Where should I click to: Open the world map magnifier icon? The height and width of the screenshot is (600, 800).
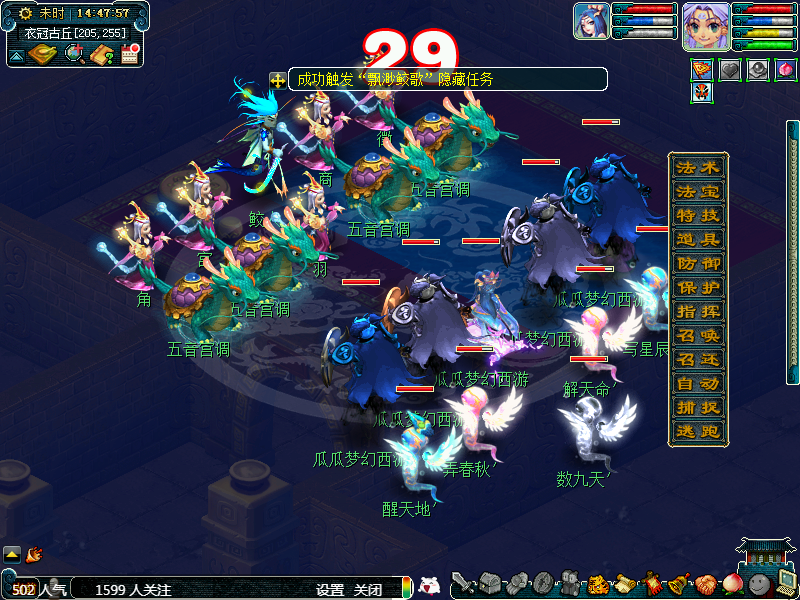click(74, 54)
